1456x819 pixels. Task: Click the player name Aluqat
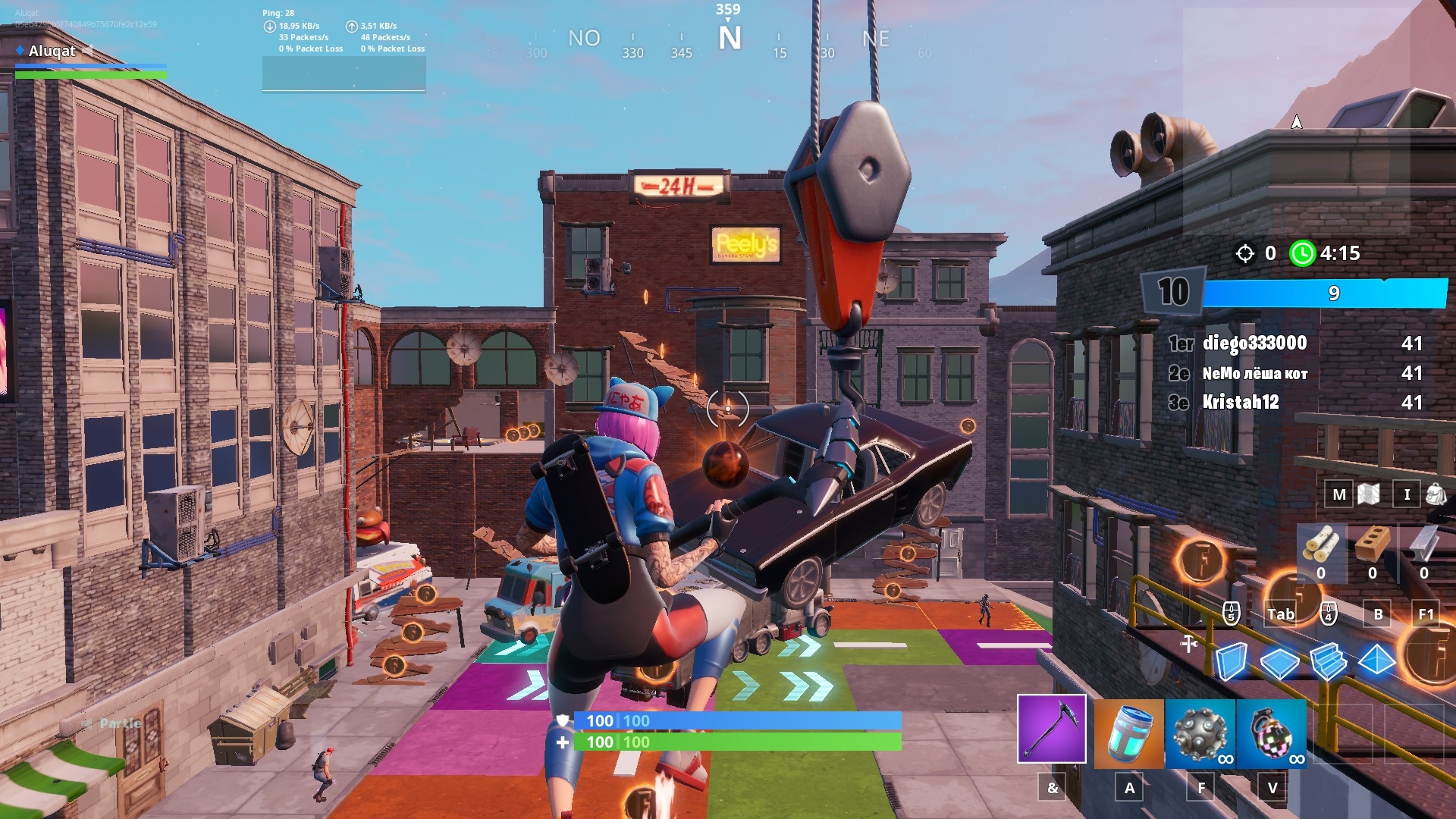(51, 52)
